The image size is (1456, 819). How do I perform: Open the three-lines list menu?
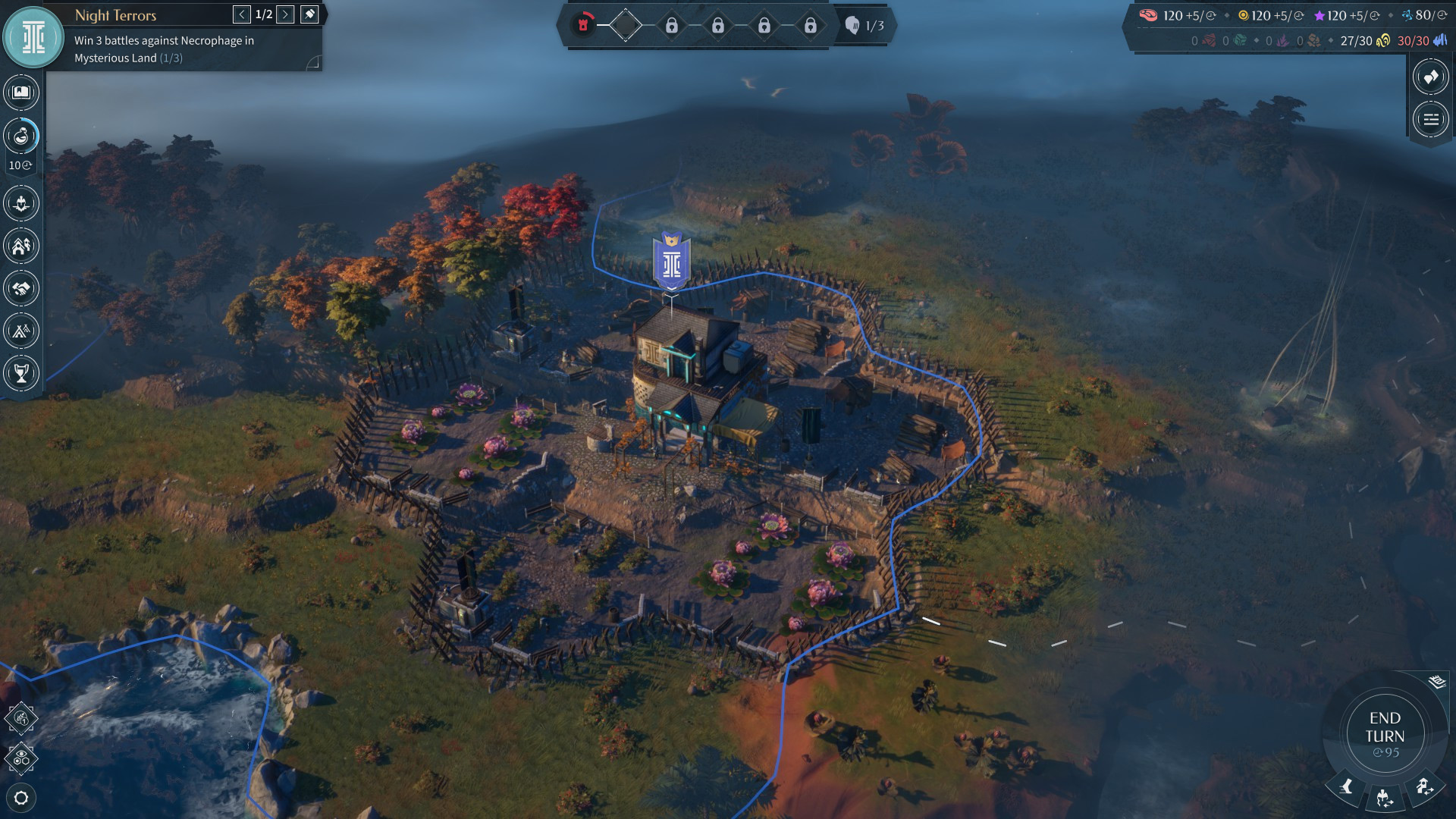[x=1430, y=119]
